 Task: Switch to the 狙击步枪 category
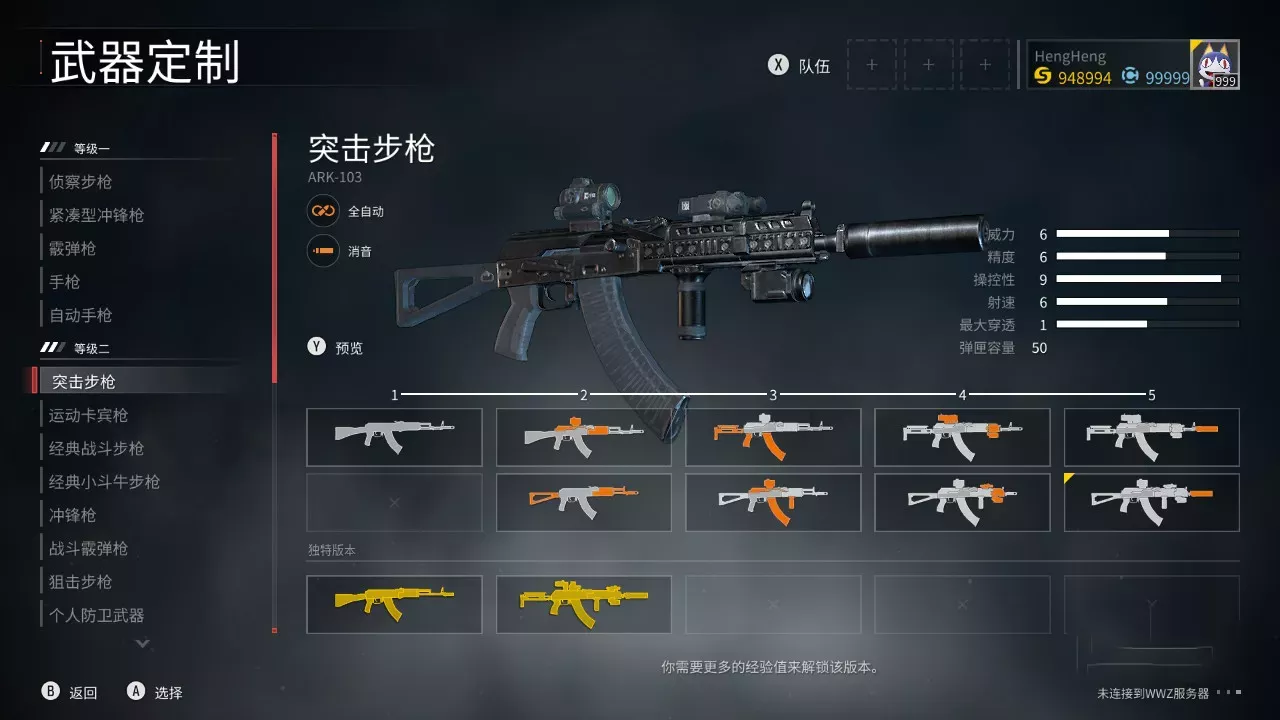tap(80, 581)
